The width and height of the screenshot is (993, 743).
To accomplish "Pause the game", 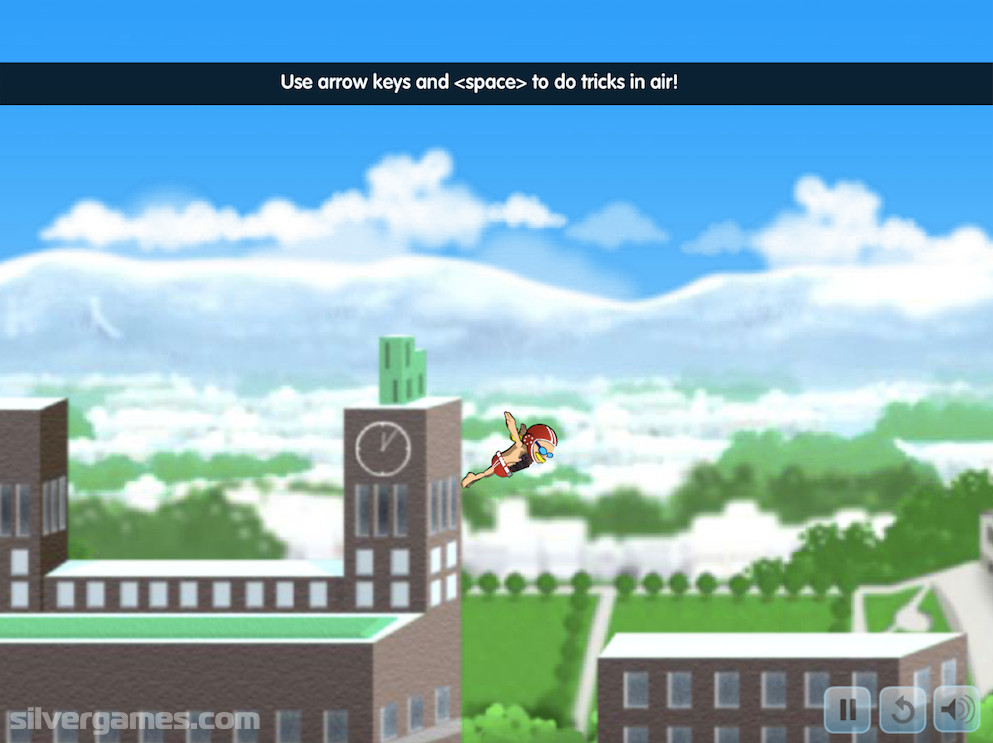I will pyautogui.click(x=847, y=711).
